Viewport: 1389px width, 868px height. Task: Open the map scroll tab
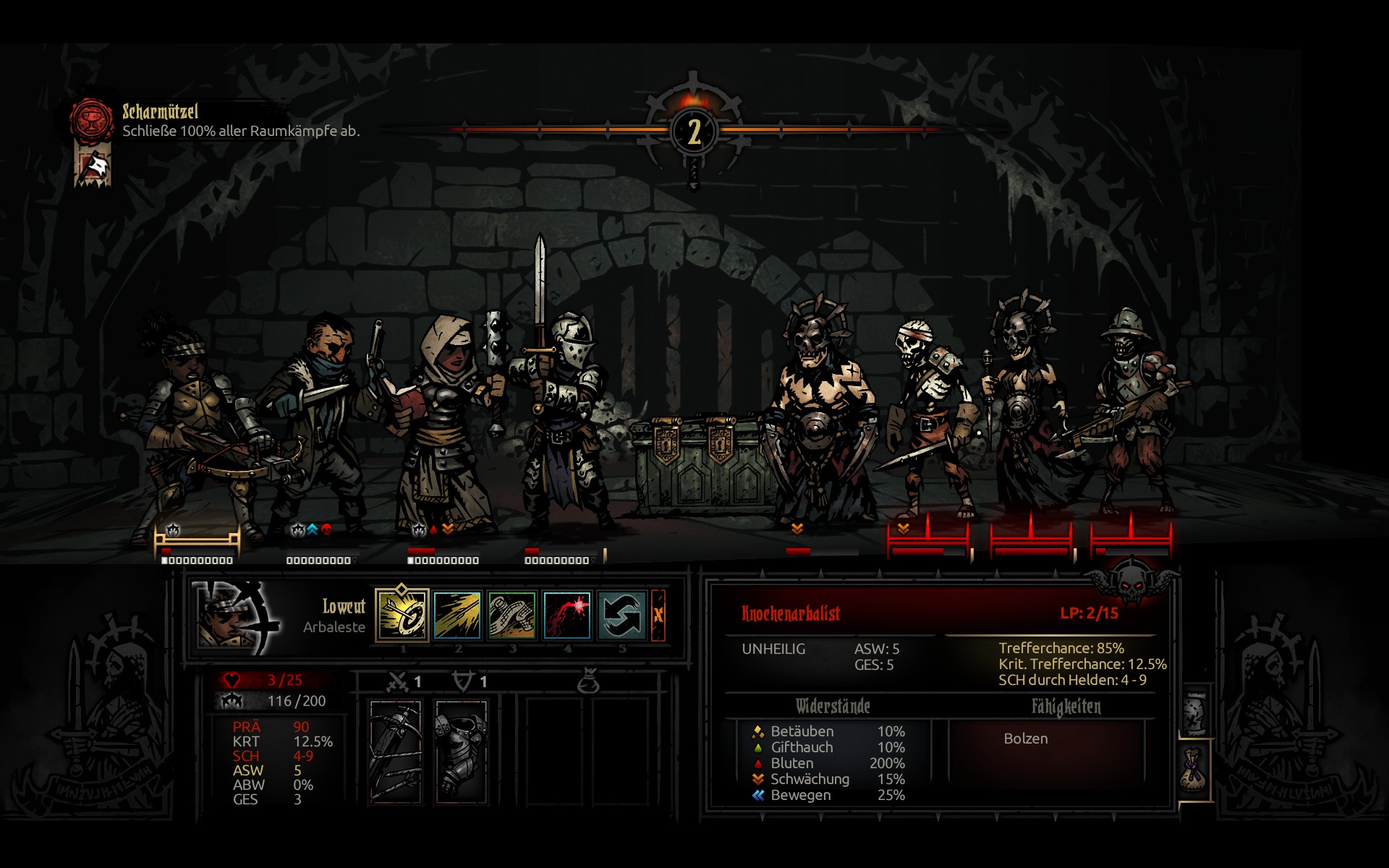(1195, 712)
